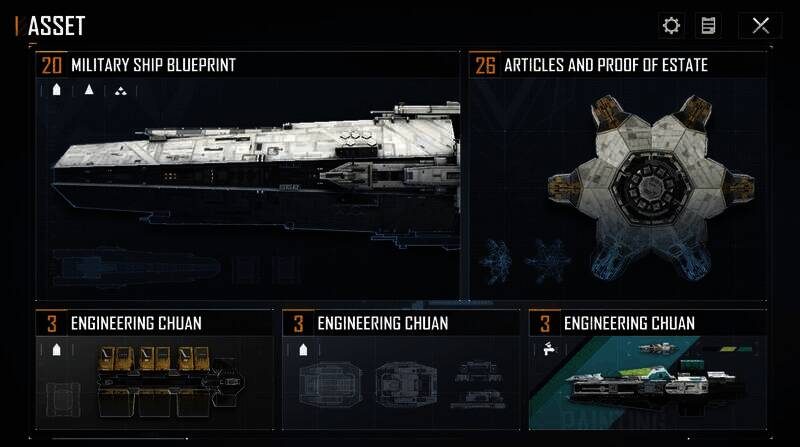Open settings via the gear icon
This screenshot has height=447, width=800.
pyautogui.click(x=671, y=26)
